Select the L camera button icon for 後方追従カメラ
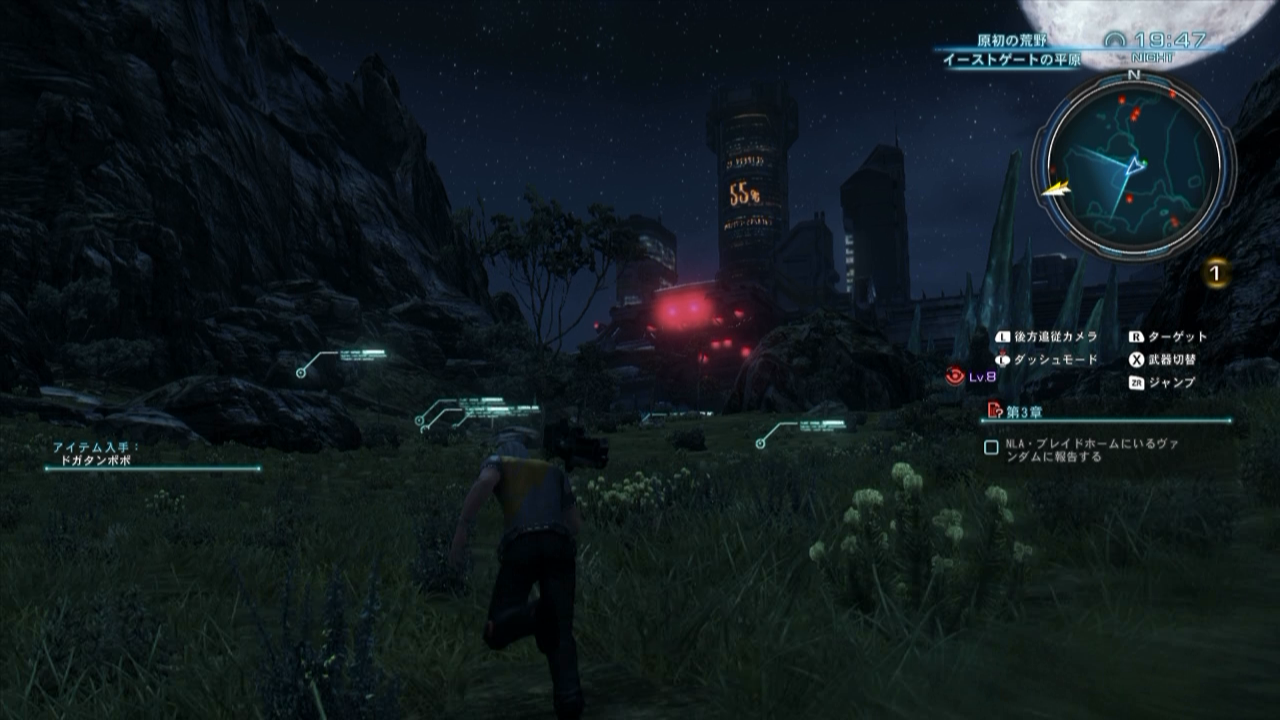This screenshot has height=720, width=1280. (x=1002, y=335)
